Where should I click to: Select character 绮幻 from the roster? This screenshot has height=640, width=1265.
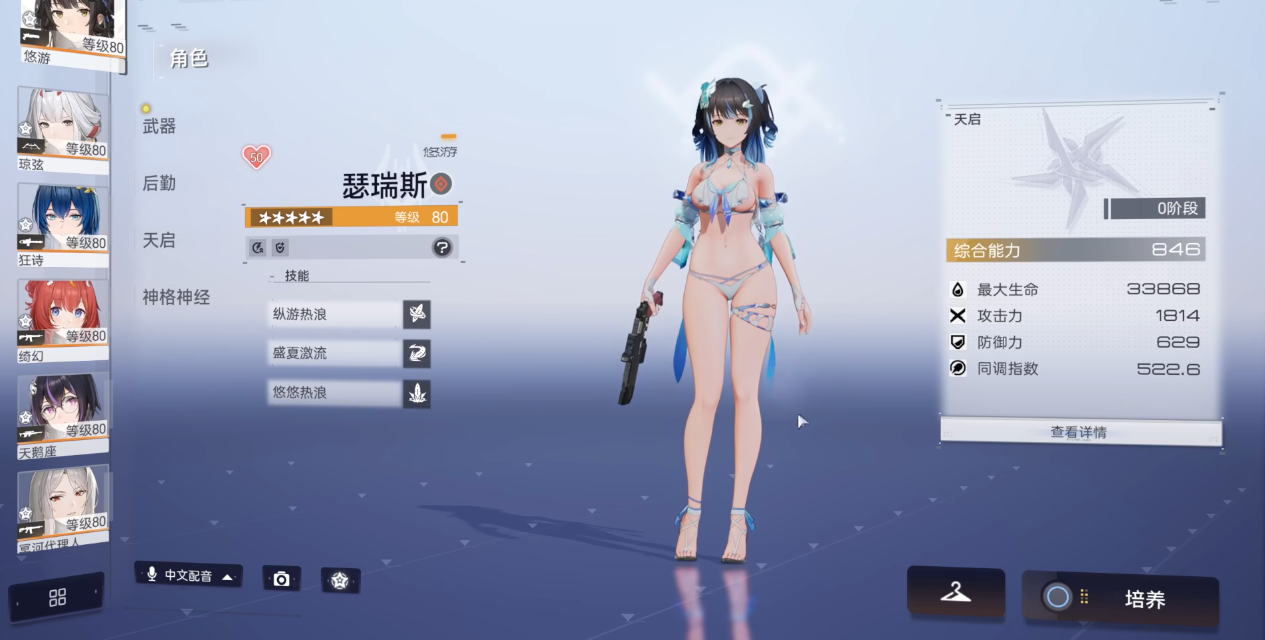[x=63, y=317]
